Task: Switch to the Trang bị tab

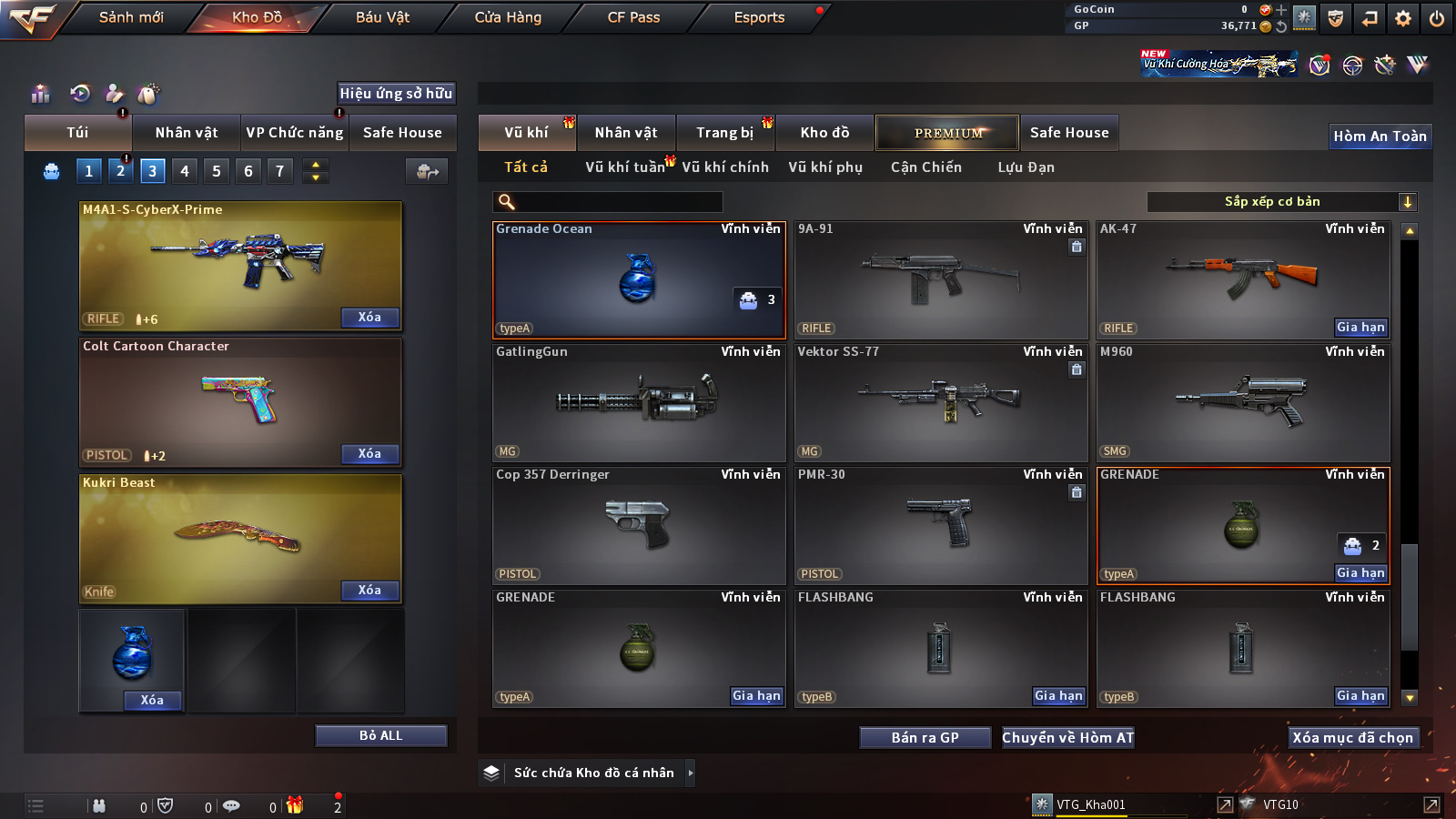Action: pyautogui.click(x=725, y=133)
